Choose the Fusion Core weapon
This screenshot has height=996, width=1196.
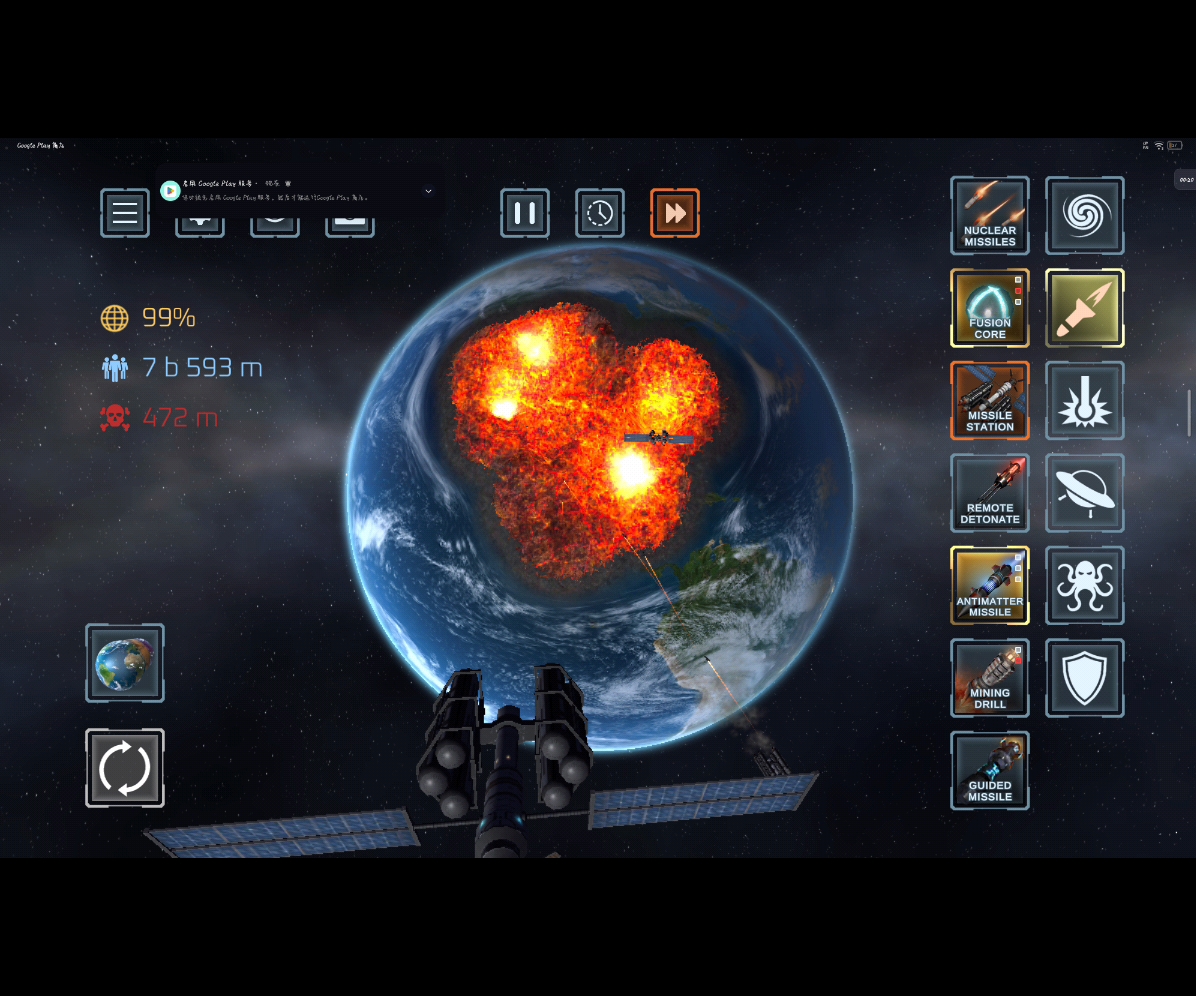point(990,308)
